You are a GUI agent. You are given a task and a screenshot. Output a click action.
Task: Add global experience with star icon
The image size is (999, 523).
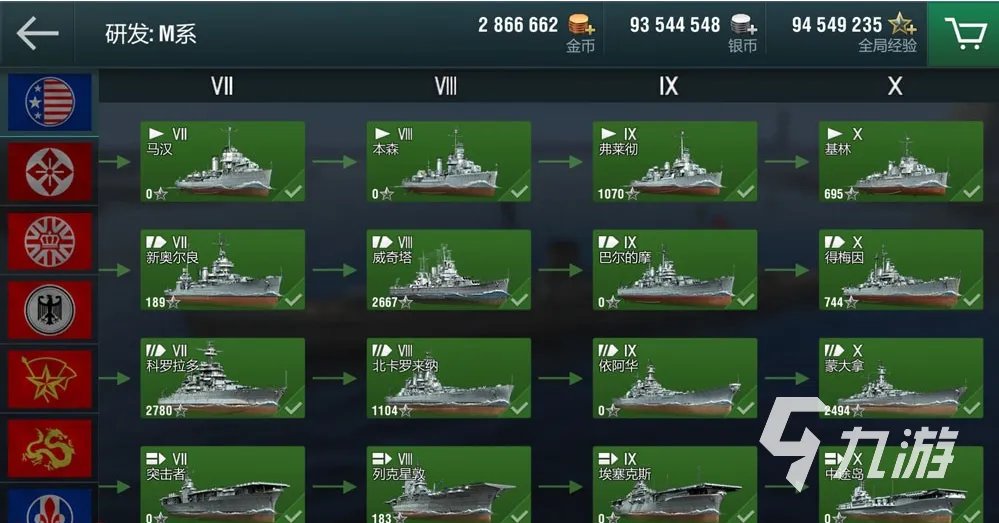pos(902,26)
